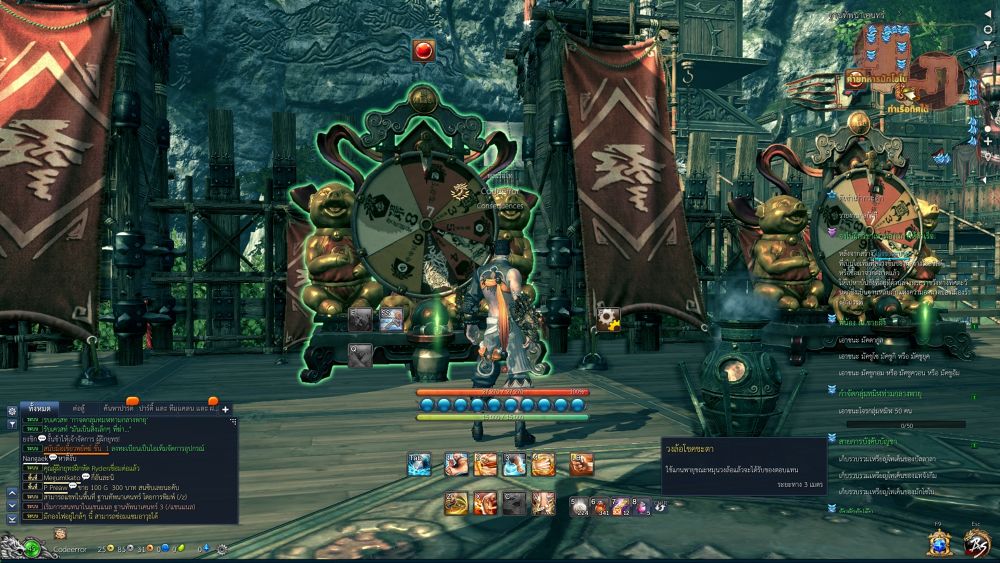
Task: Use the item in hotbar slot 5
Action: click(x=580, y=505)
